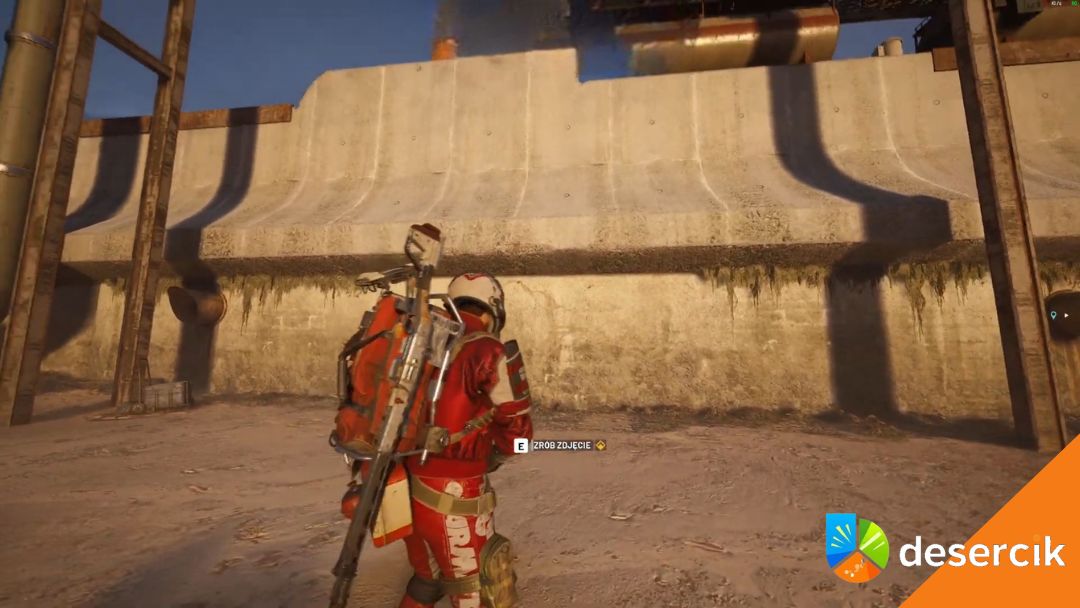The height and width of the screenshot is (608, 1080).
Task: Click the desercik channel logo
Action: pos(856,547)
